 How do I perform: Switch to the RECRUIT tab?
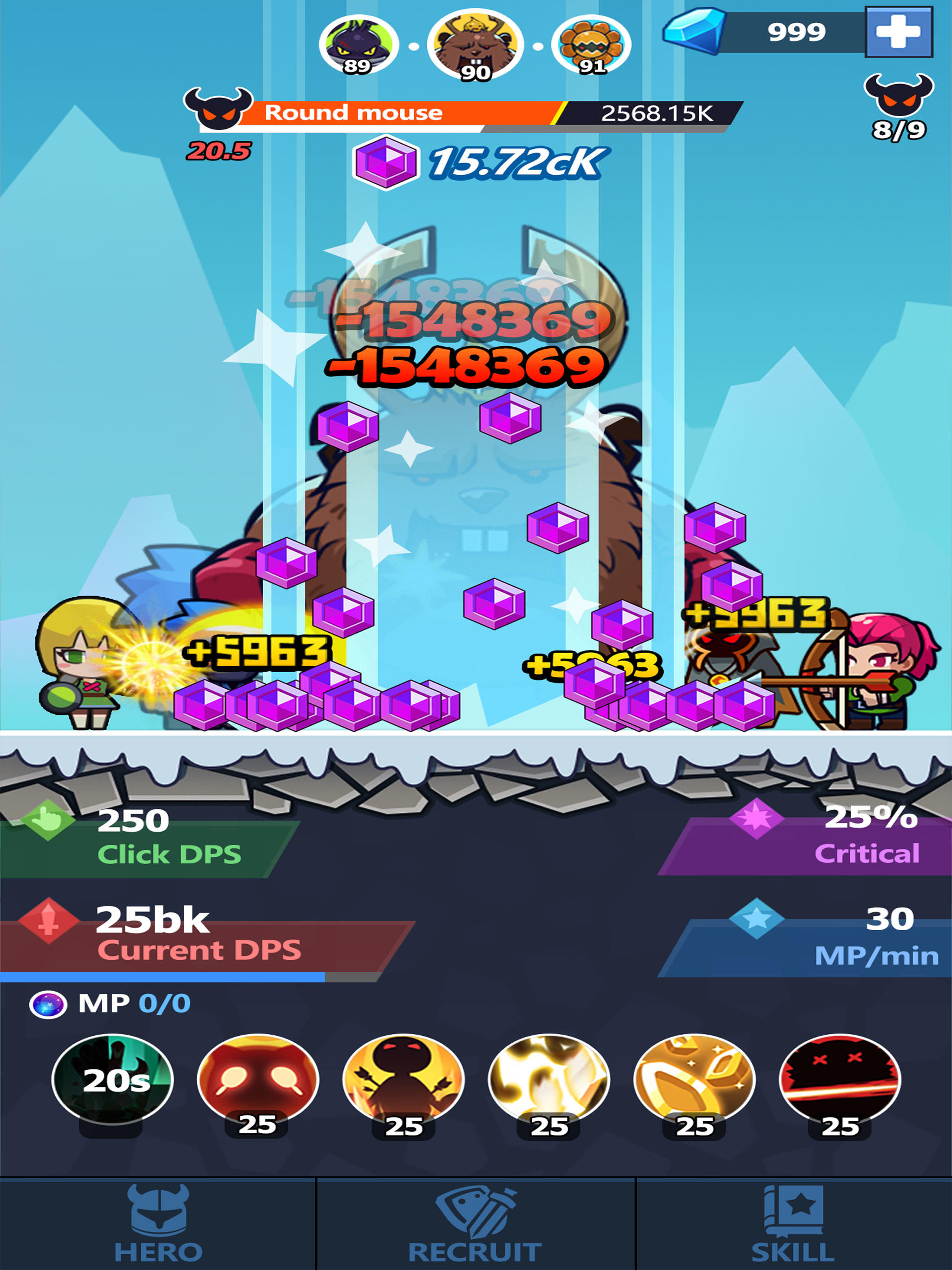476,1223
